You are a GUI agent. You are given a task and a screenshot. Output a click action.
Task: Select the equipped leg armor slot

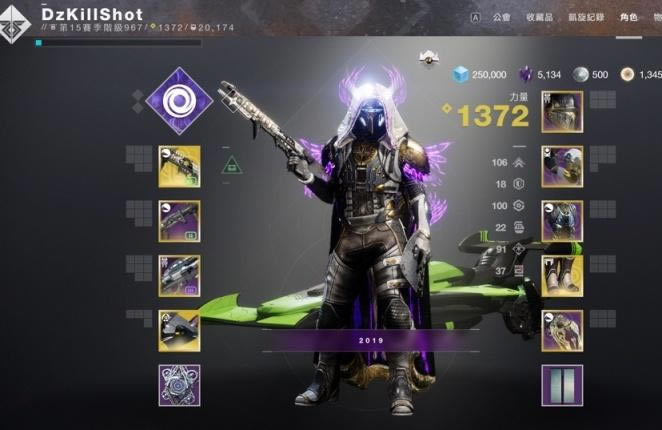coord(562,276)
